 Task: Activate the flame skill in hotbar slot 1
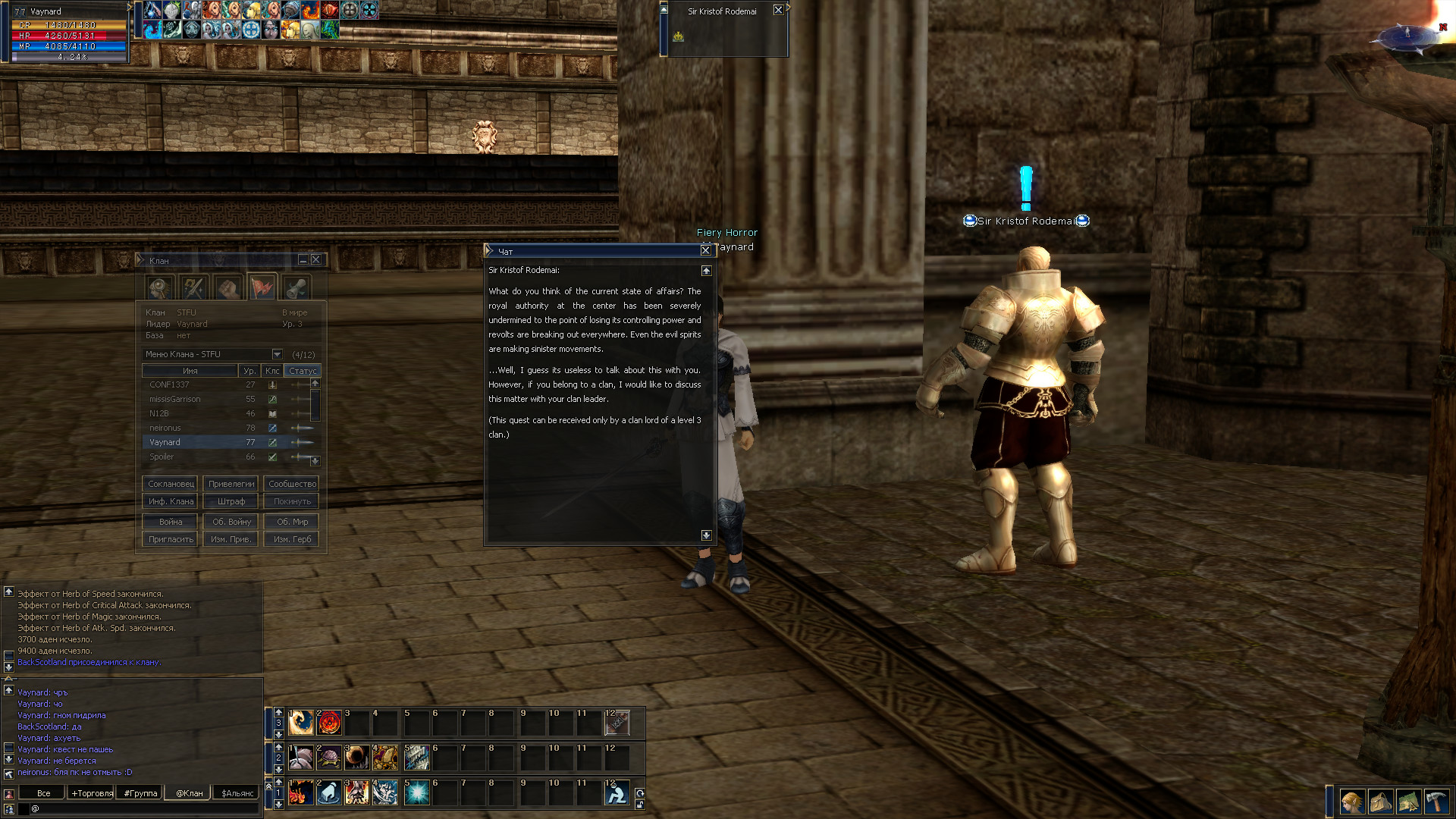301,793
